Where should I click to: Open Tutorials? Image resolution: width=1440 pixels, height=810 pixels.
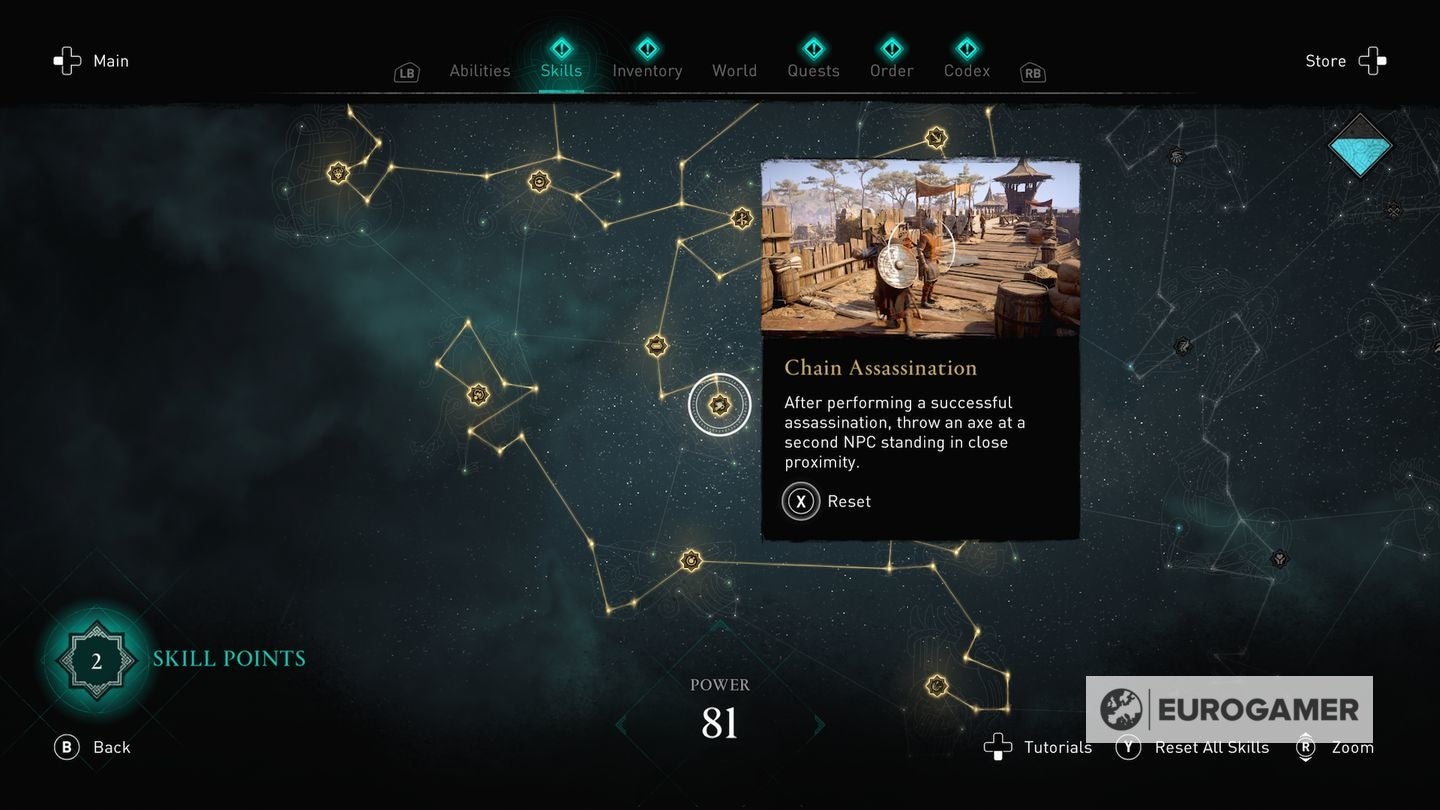(1039, 747)
